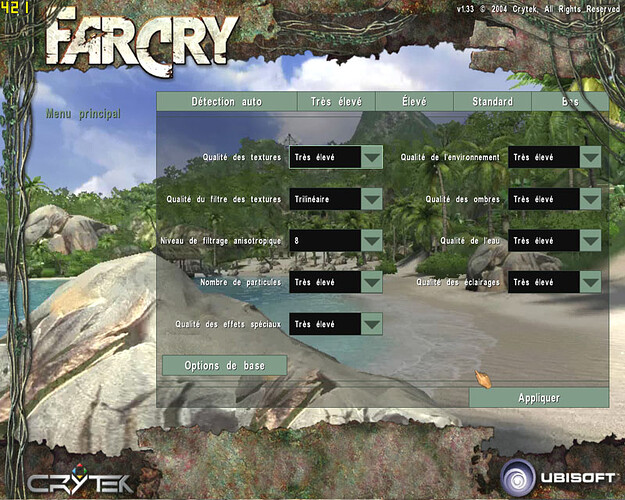The image size is (625, 500).
Task: Open the Qualité du filtre des textures dropdown
Action: click(371, 199)
